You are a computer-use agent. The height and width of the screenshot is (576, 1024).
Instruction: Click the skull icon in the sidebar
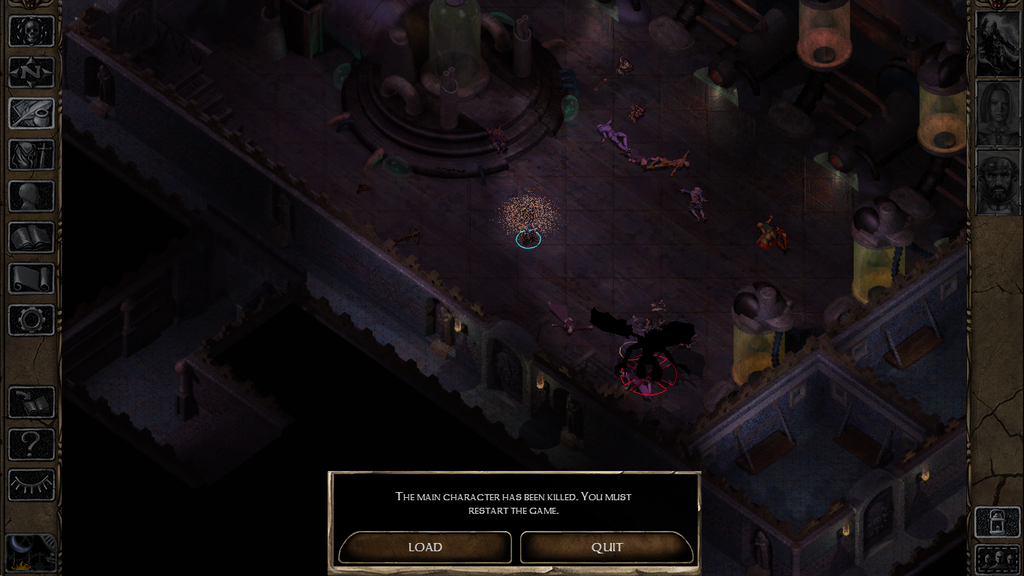click(31, 31)
